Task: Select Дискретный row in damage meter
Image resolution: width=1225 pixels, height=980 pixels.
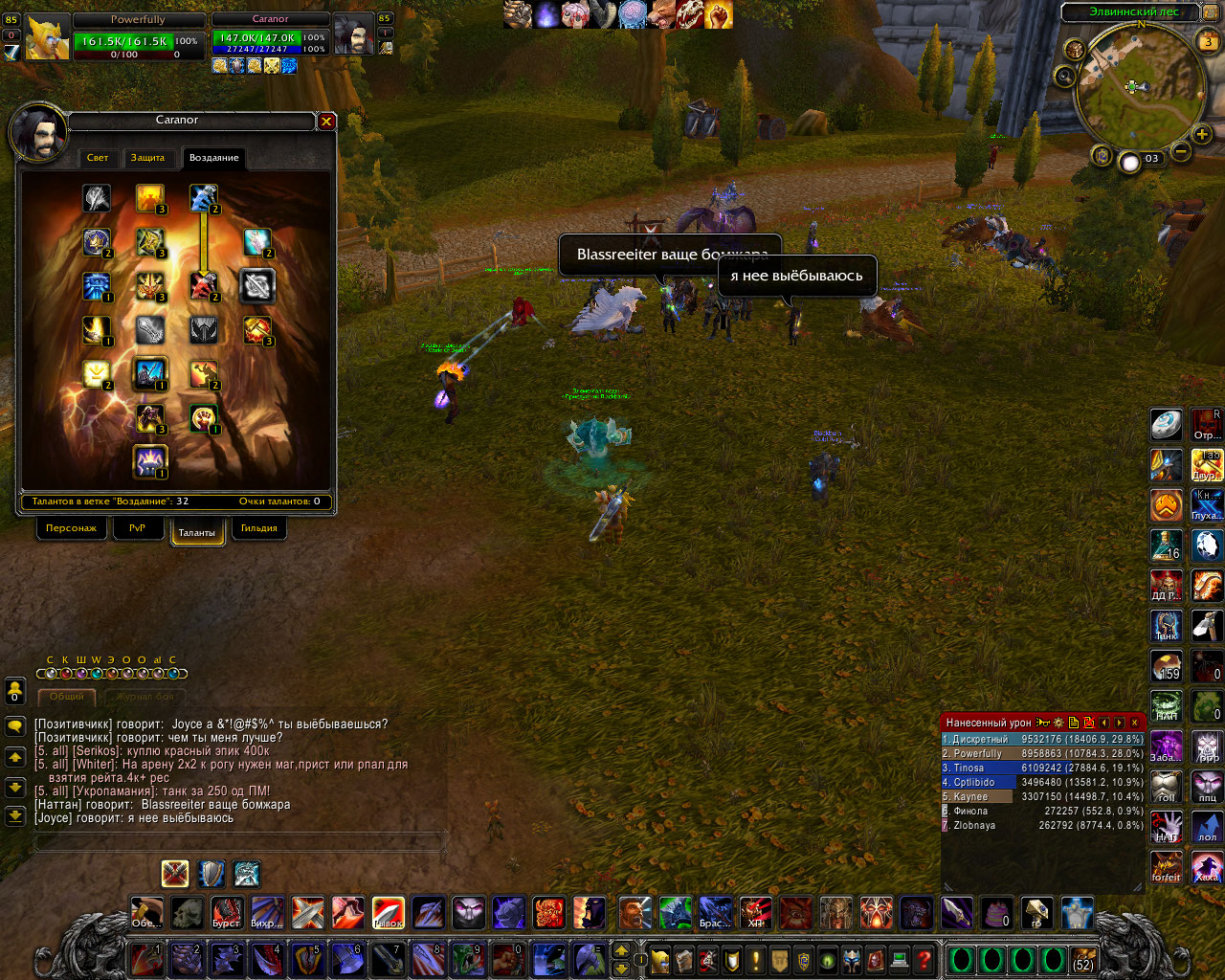Action: point(1042,739)
